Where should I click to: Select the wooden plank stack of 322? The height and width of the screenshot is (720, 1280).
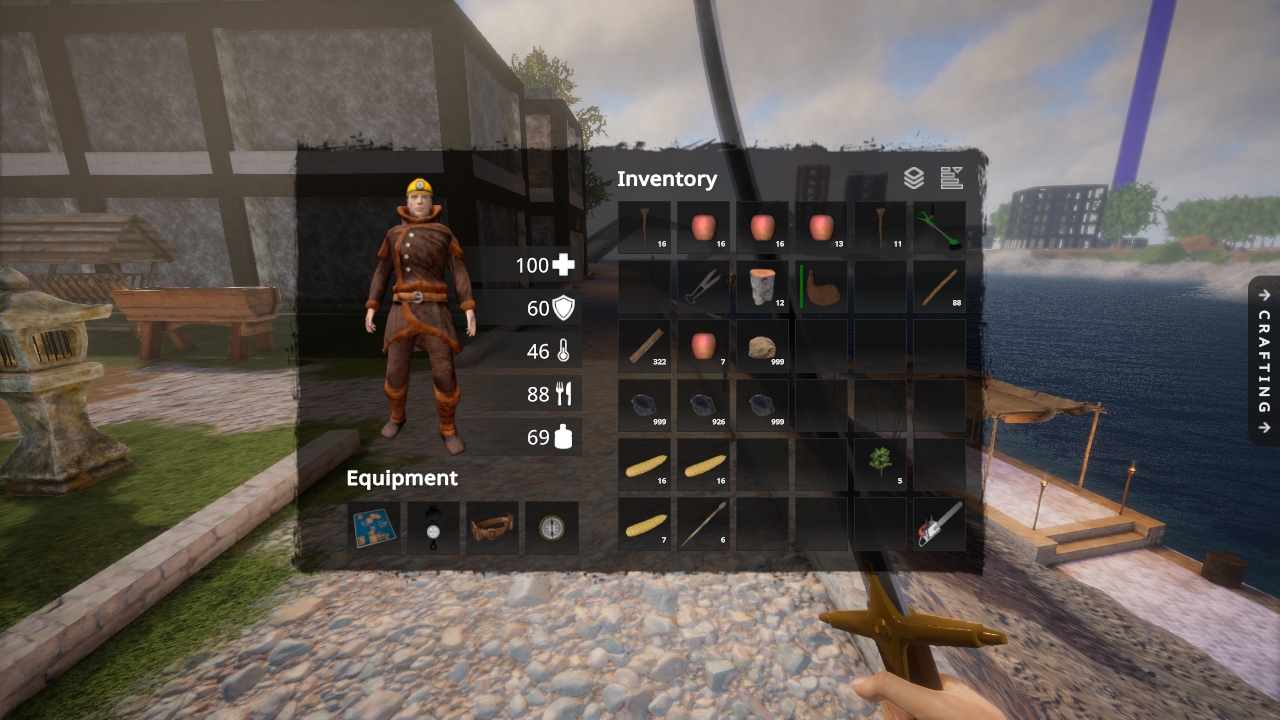644,346
